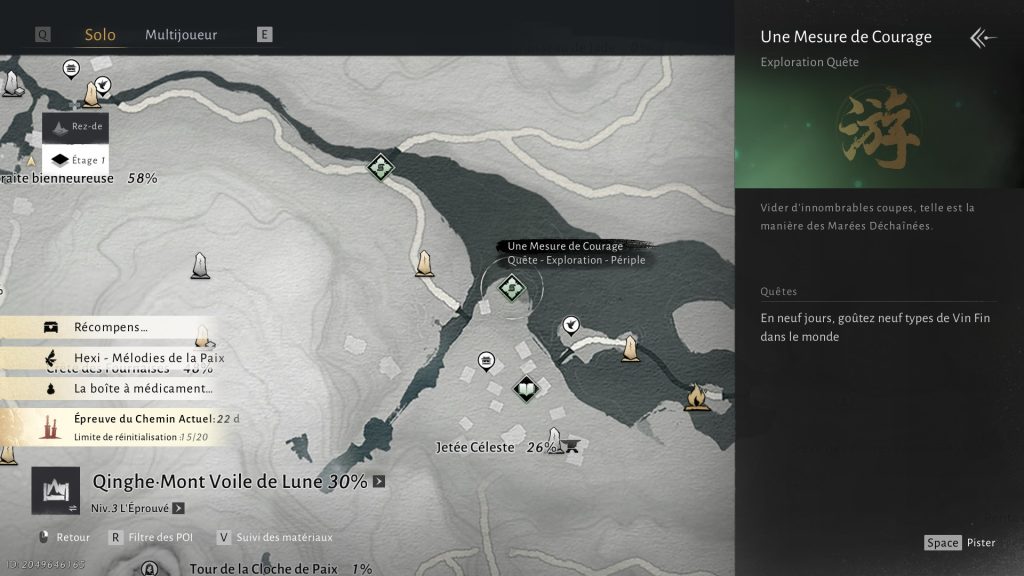Open Suivi des matériaux tracking
The width and height of the screenshot is (1024, 576).
(x=274, y=537)
